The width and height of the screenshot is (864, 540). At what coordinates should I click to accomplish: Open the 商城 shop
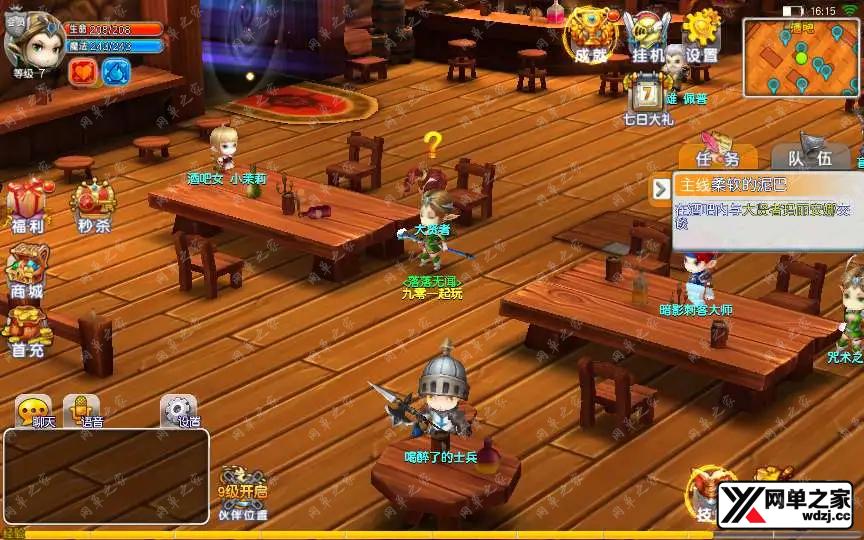point(27,272)
